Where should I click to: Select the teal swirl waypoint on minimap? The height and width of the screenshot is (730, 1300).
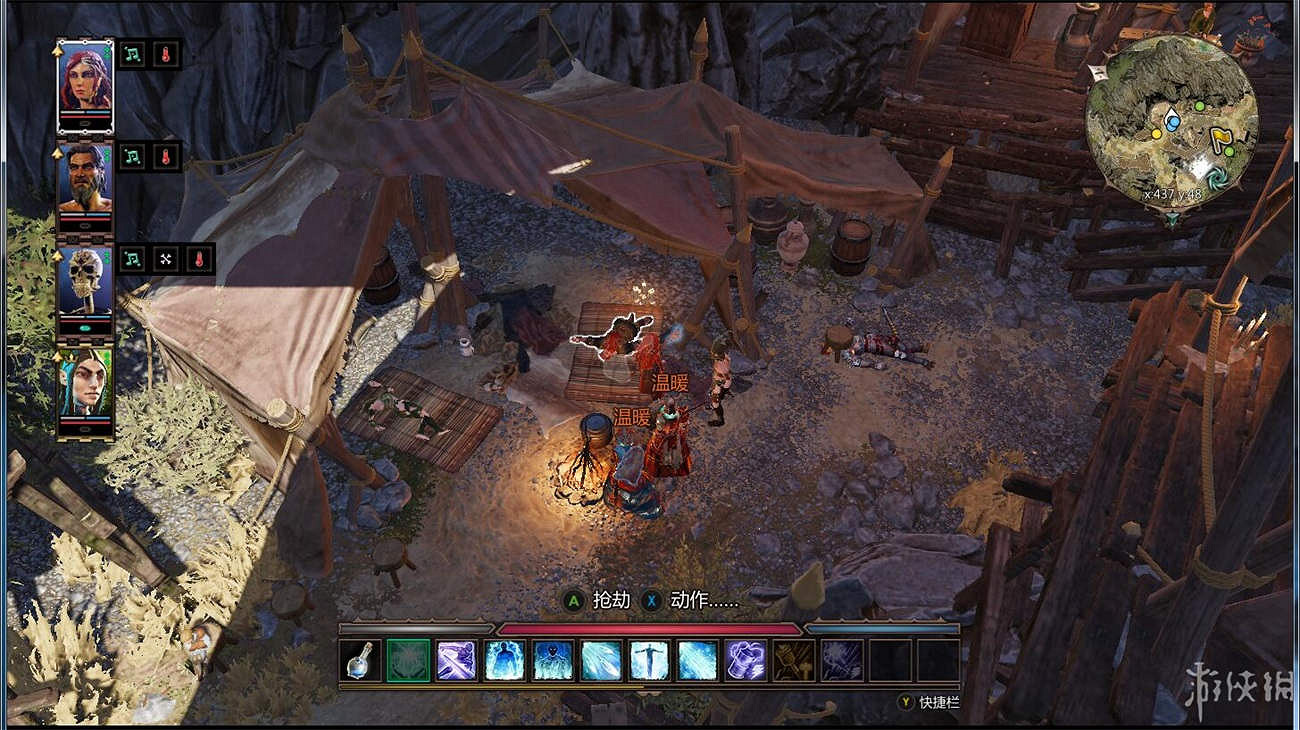click(1218, 177)
